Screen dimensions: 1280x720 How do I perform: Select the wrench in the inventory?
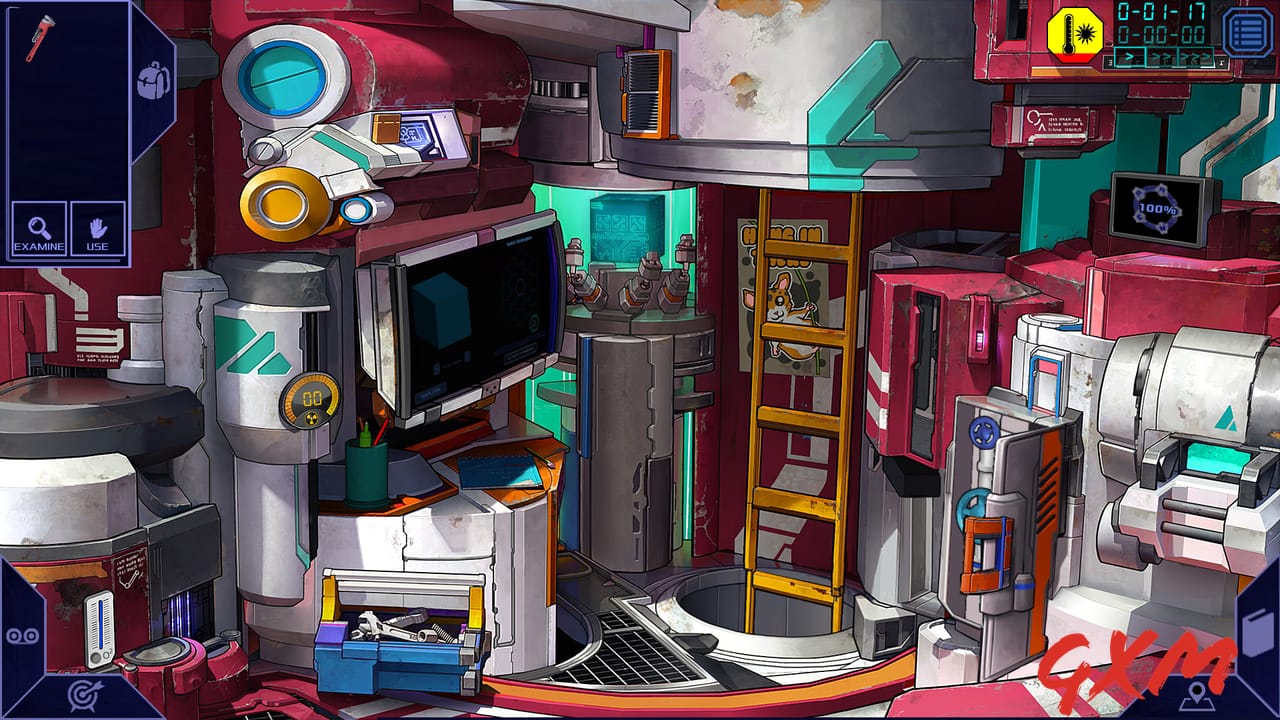(38, 40)
